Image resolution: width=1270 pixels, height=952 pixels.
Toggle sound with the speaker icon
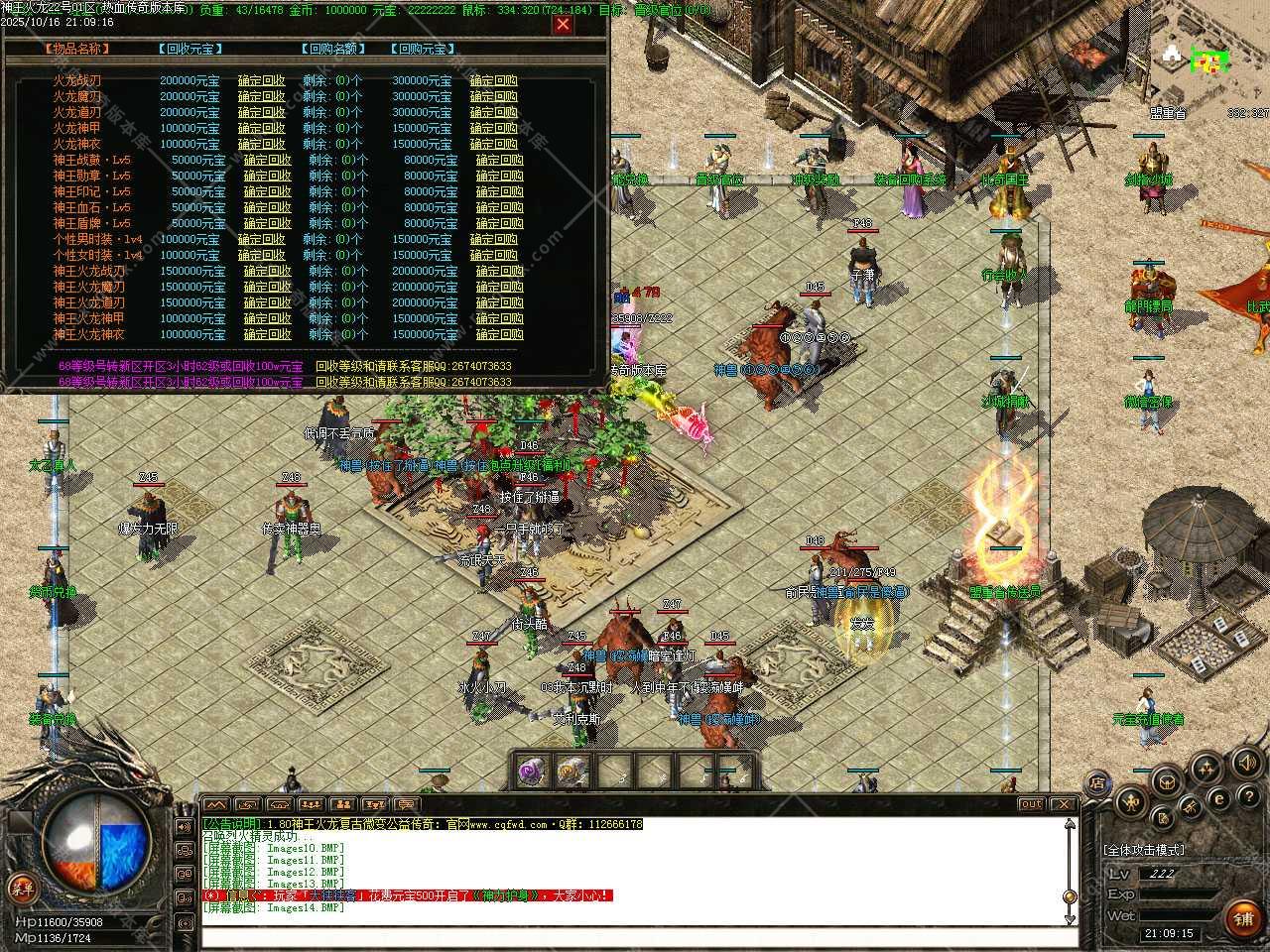point(1245,763)
